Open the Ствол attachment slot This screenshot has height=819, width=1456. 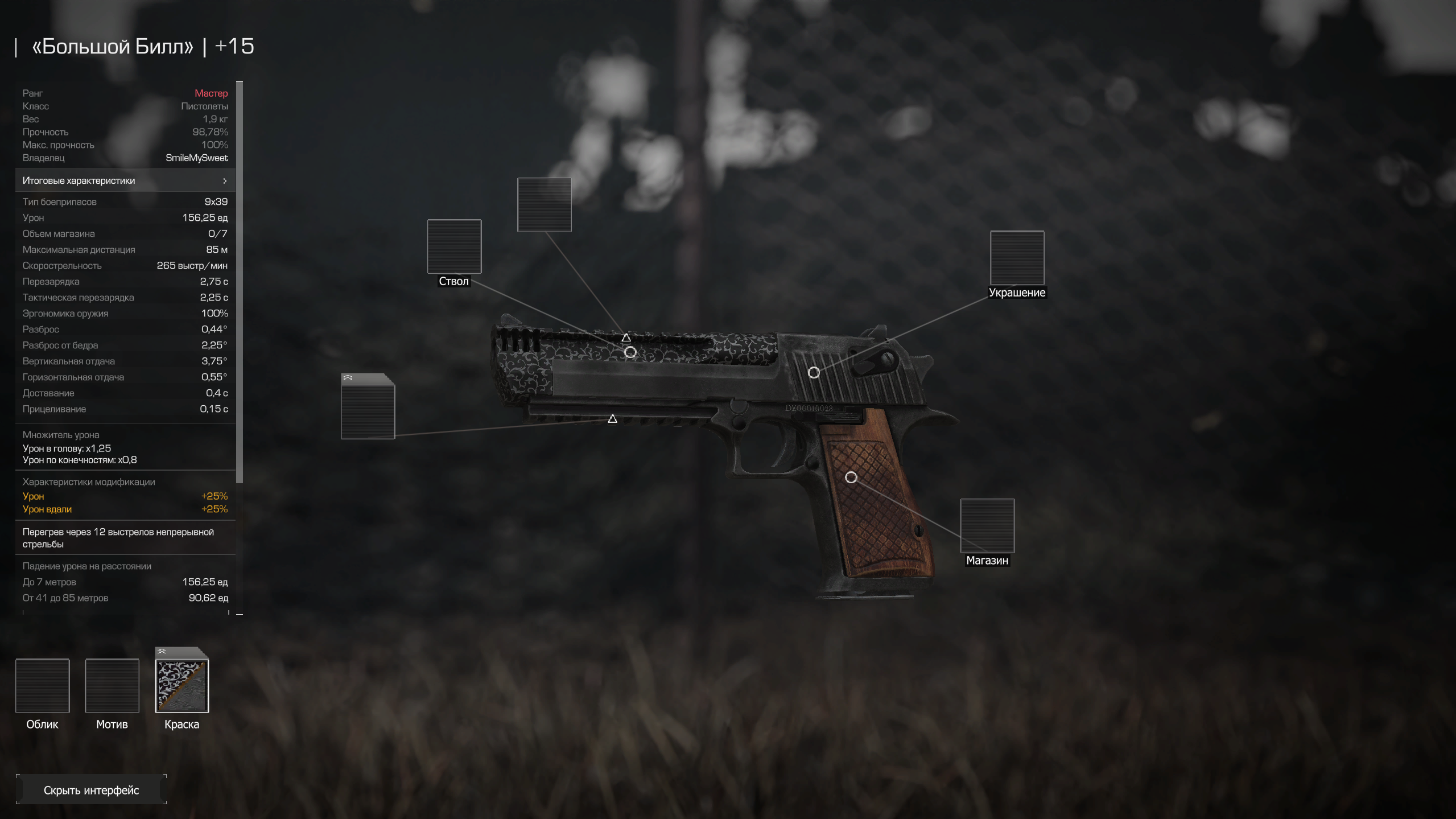pos(454,246)
